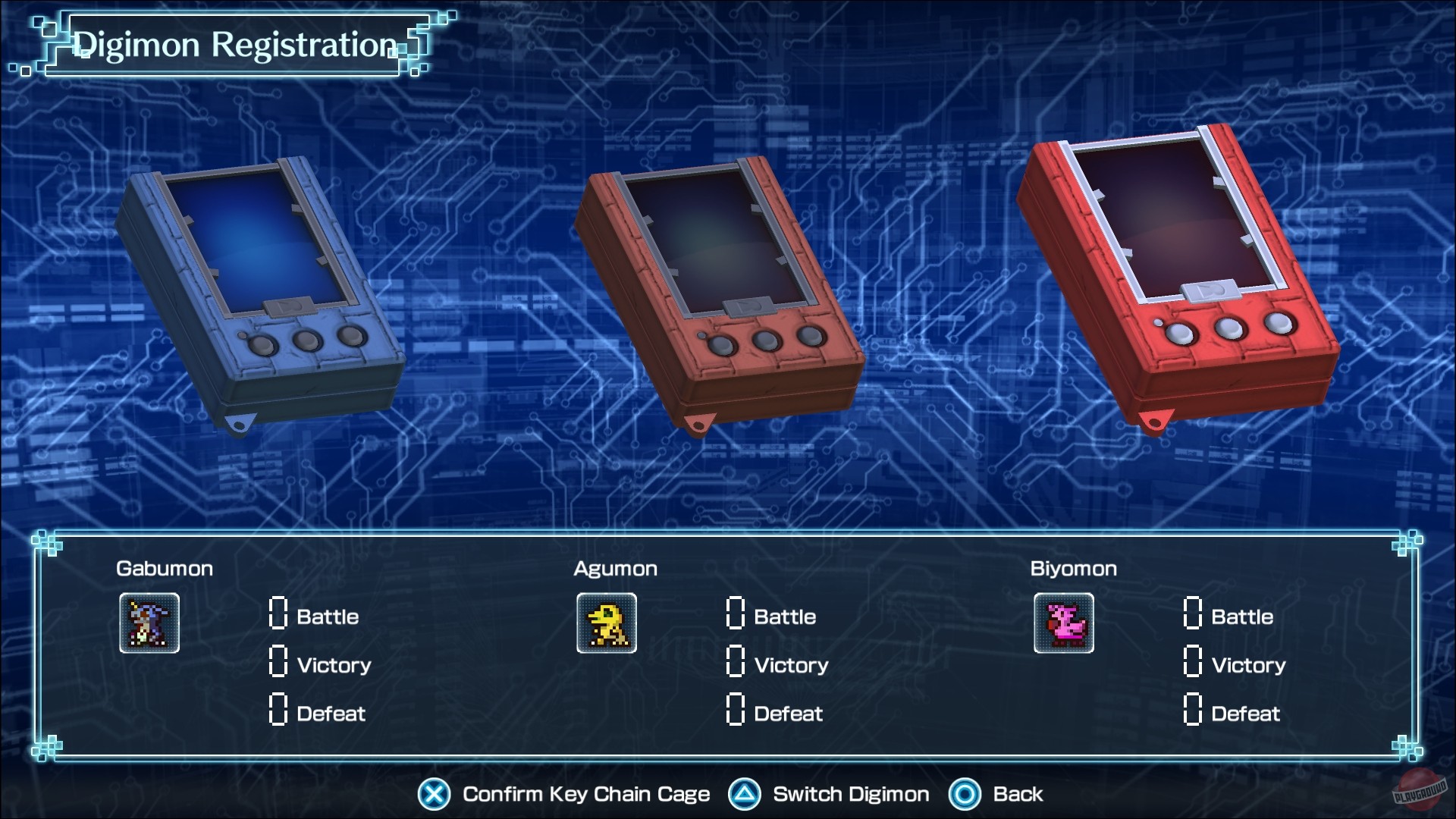Image resolution: width=1456 pixels, height=819 pixels.
Task: Click the Digimon Registration title banner
Action: pos(236,43)
